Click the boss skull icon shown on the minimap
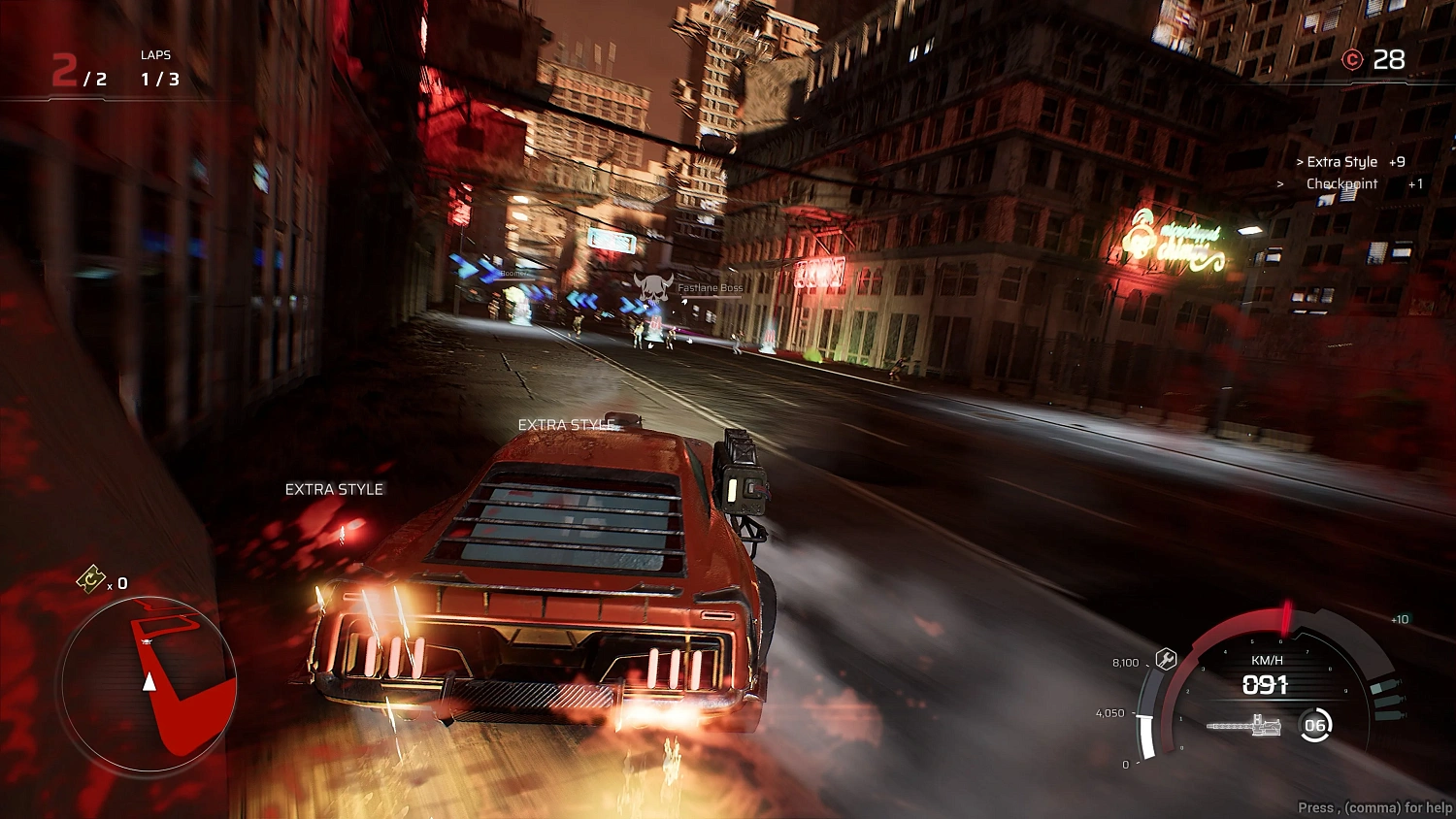The height and width of the screenshot is (819, 1456). click(x=147, y=641)
